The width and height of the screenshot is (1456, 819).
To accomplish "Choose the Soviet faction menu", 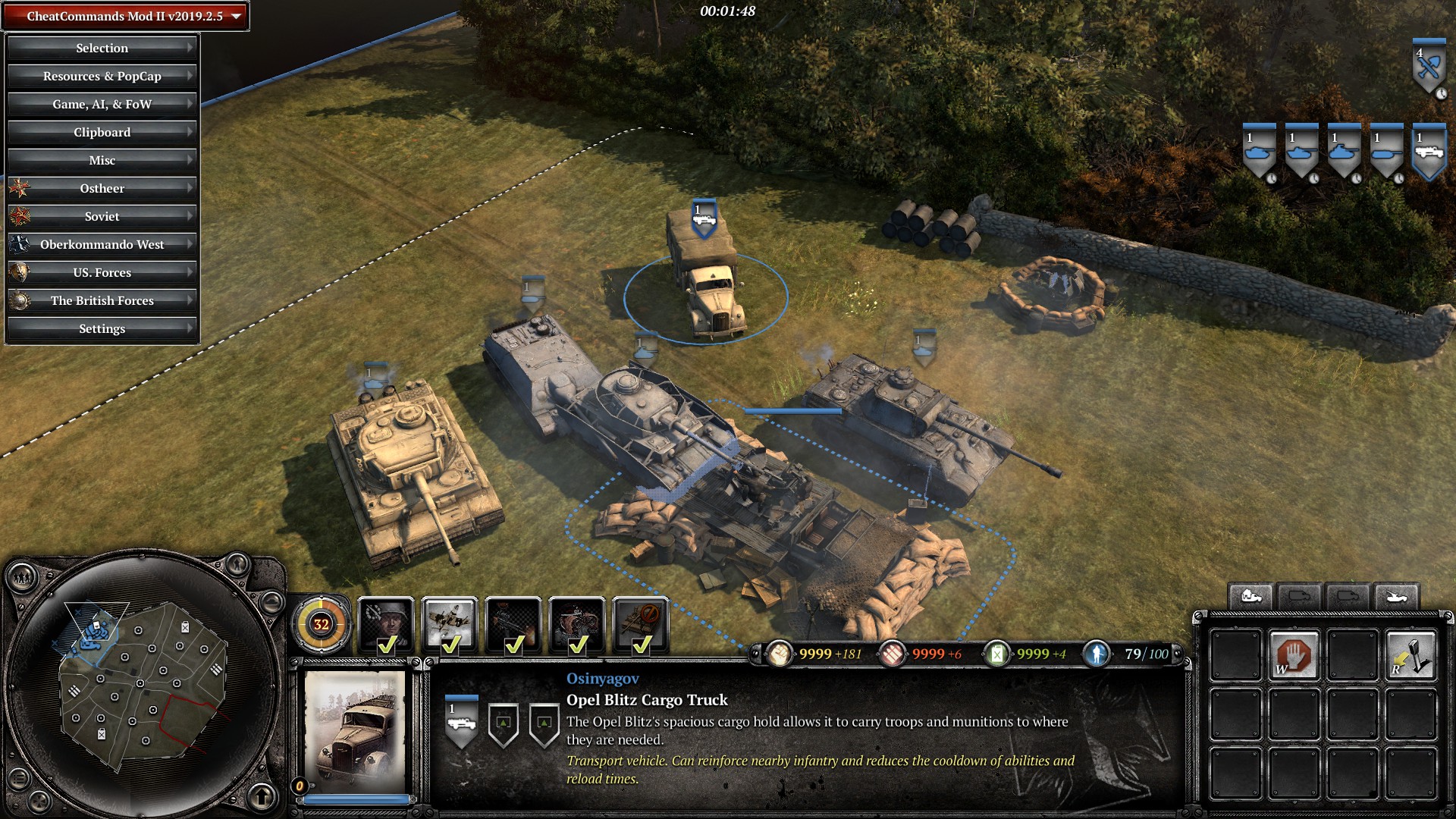I will pos(102,216).
